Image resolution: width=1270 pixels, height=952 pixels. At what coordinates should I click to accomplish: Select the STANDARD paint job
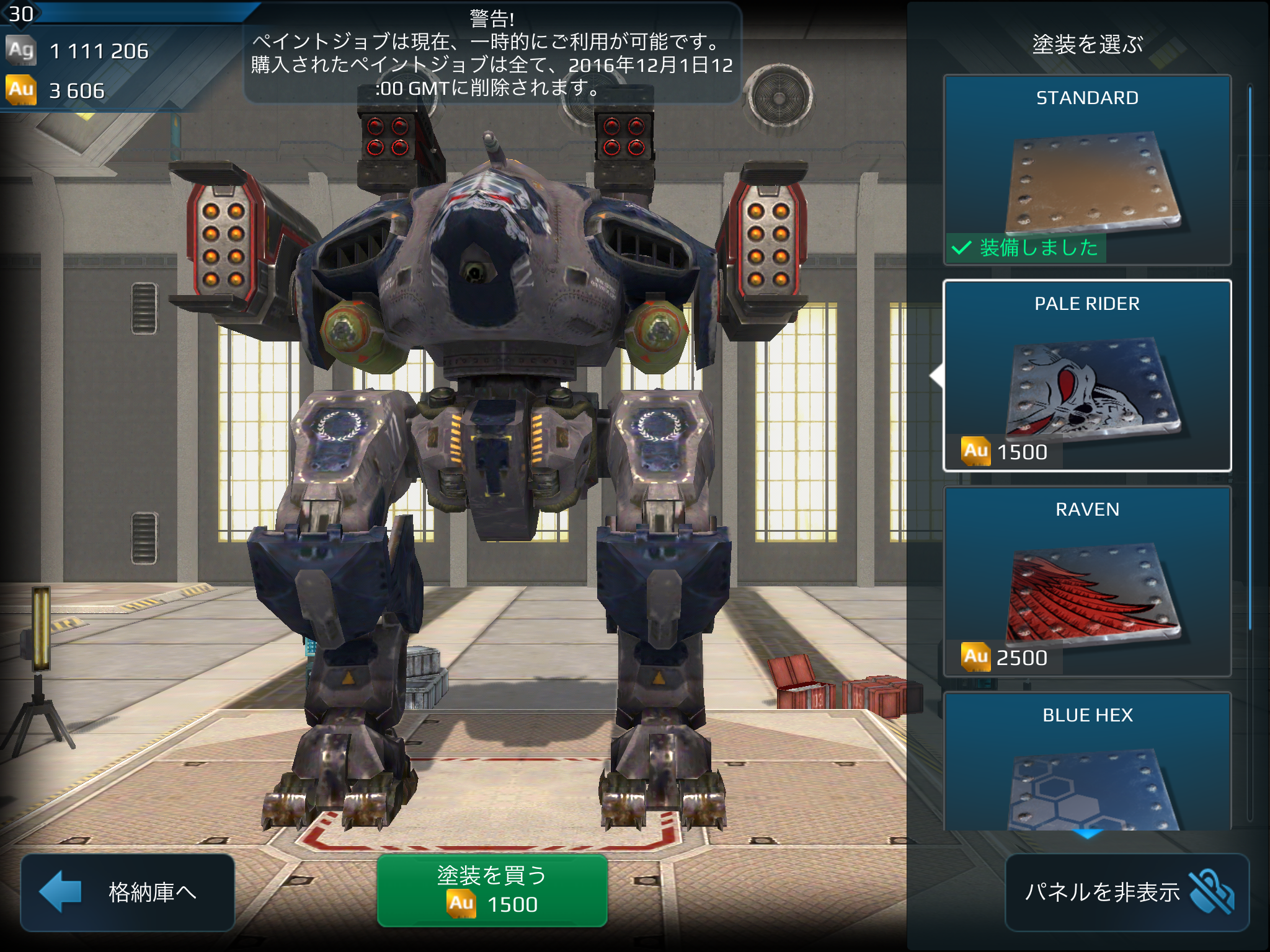(1086, 170)
